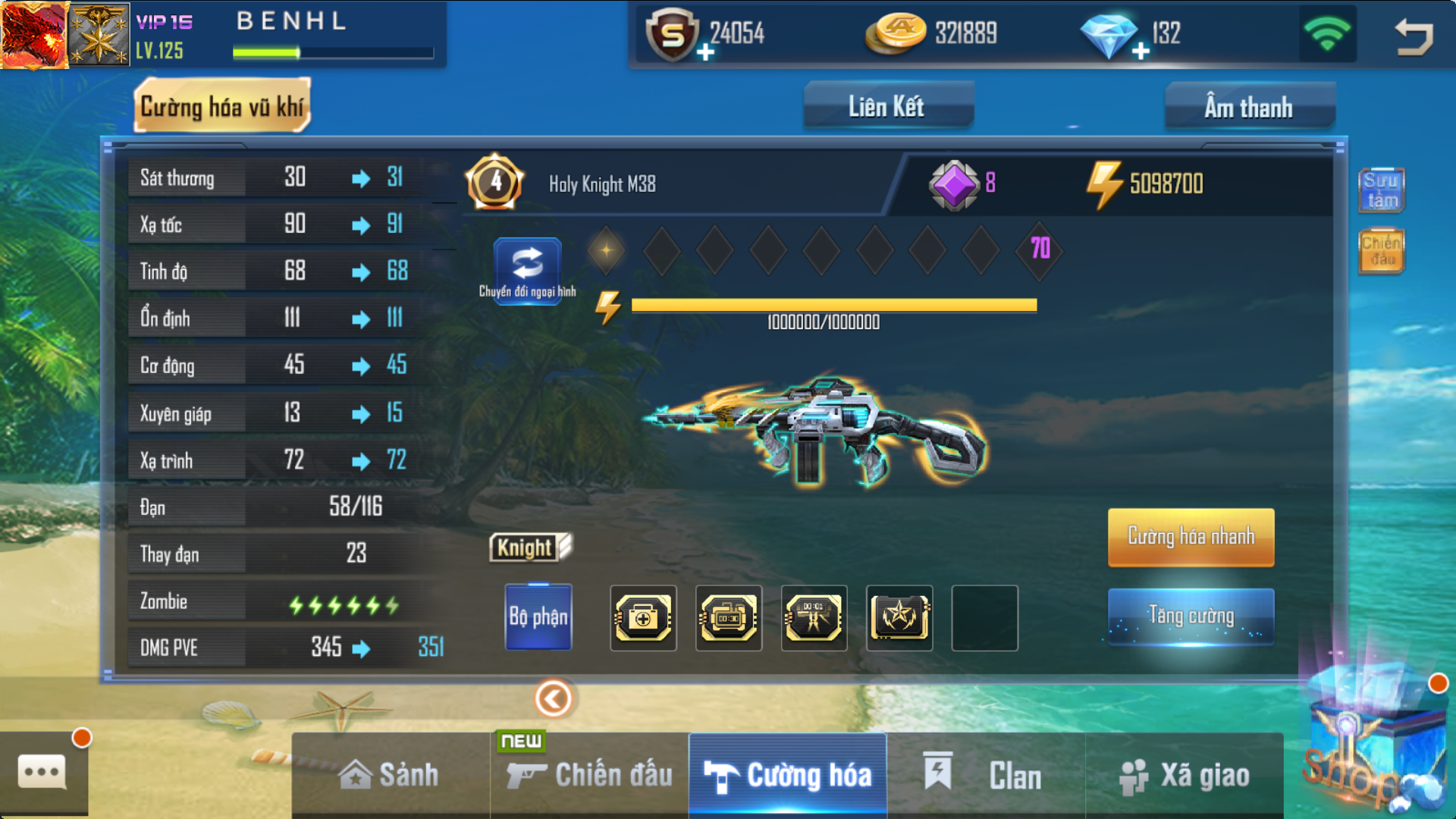
Task: Open the Bộ phận parts button
Action: click(538, 617)
